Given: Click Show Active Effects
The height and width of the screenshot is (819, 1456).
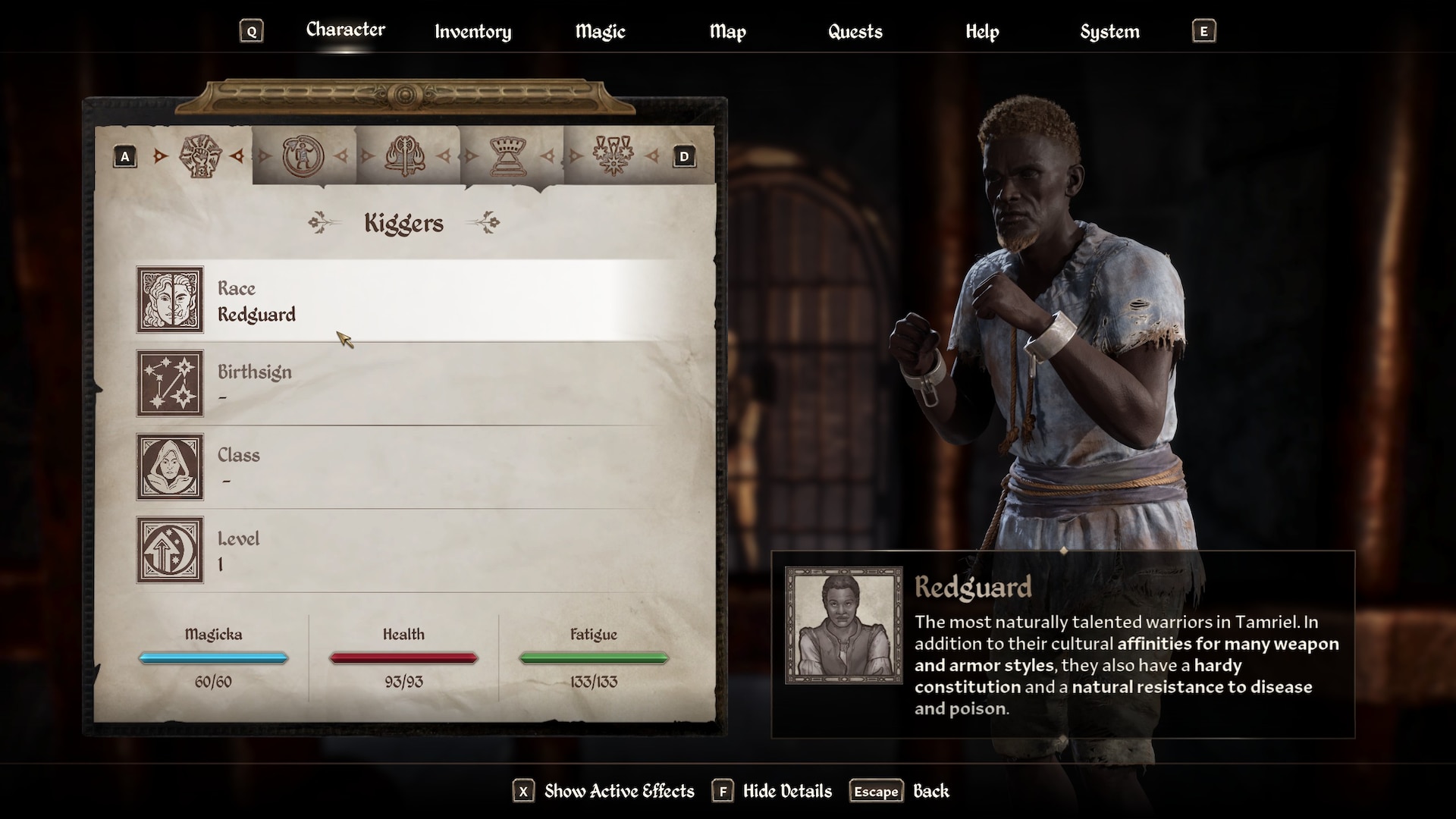Looking at the screenshot, I should 618,792.
